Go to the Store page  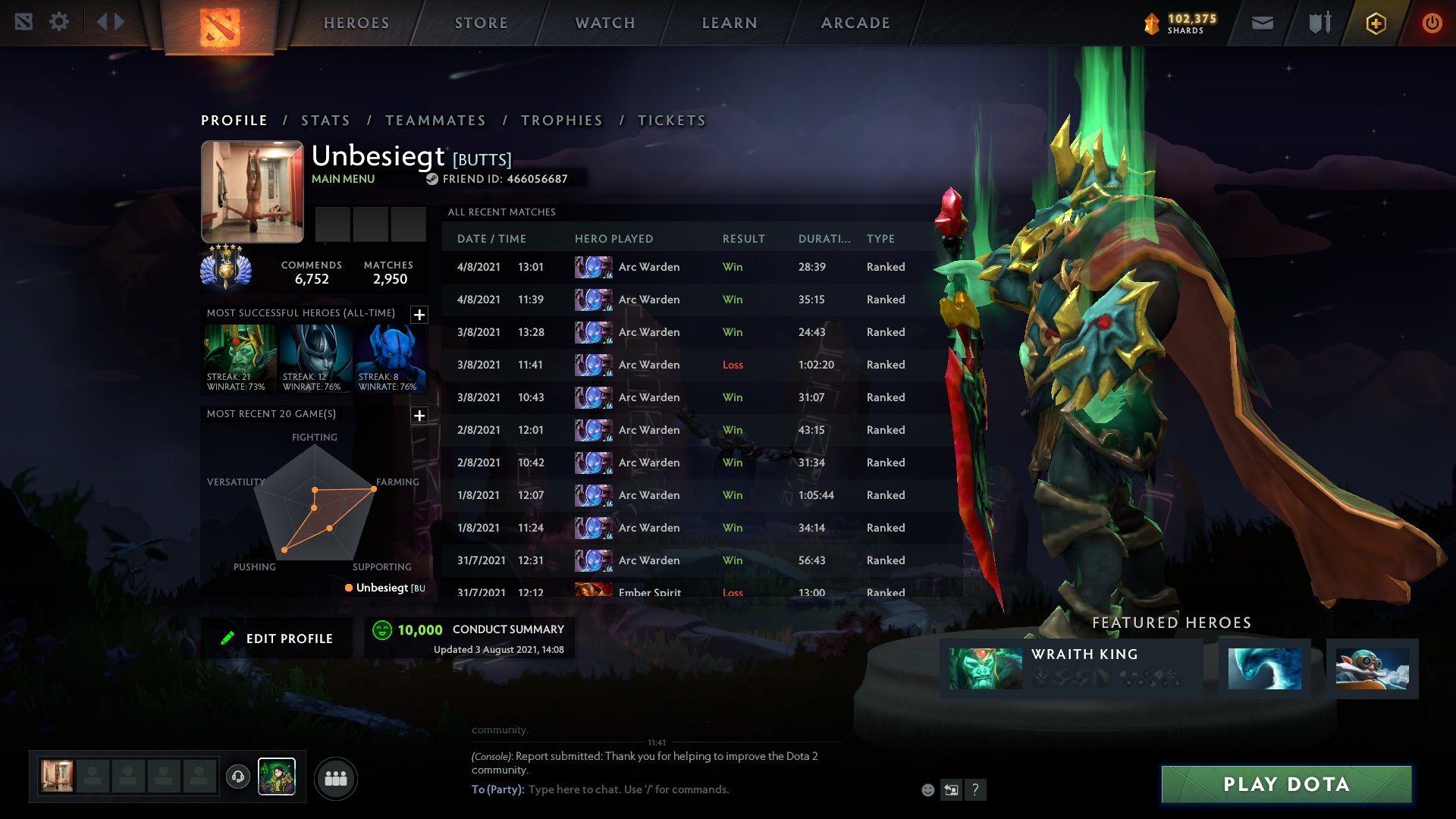click(481, 23)
